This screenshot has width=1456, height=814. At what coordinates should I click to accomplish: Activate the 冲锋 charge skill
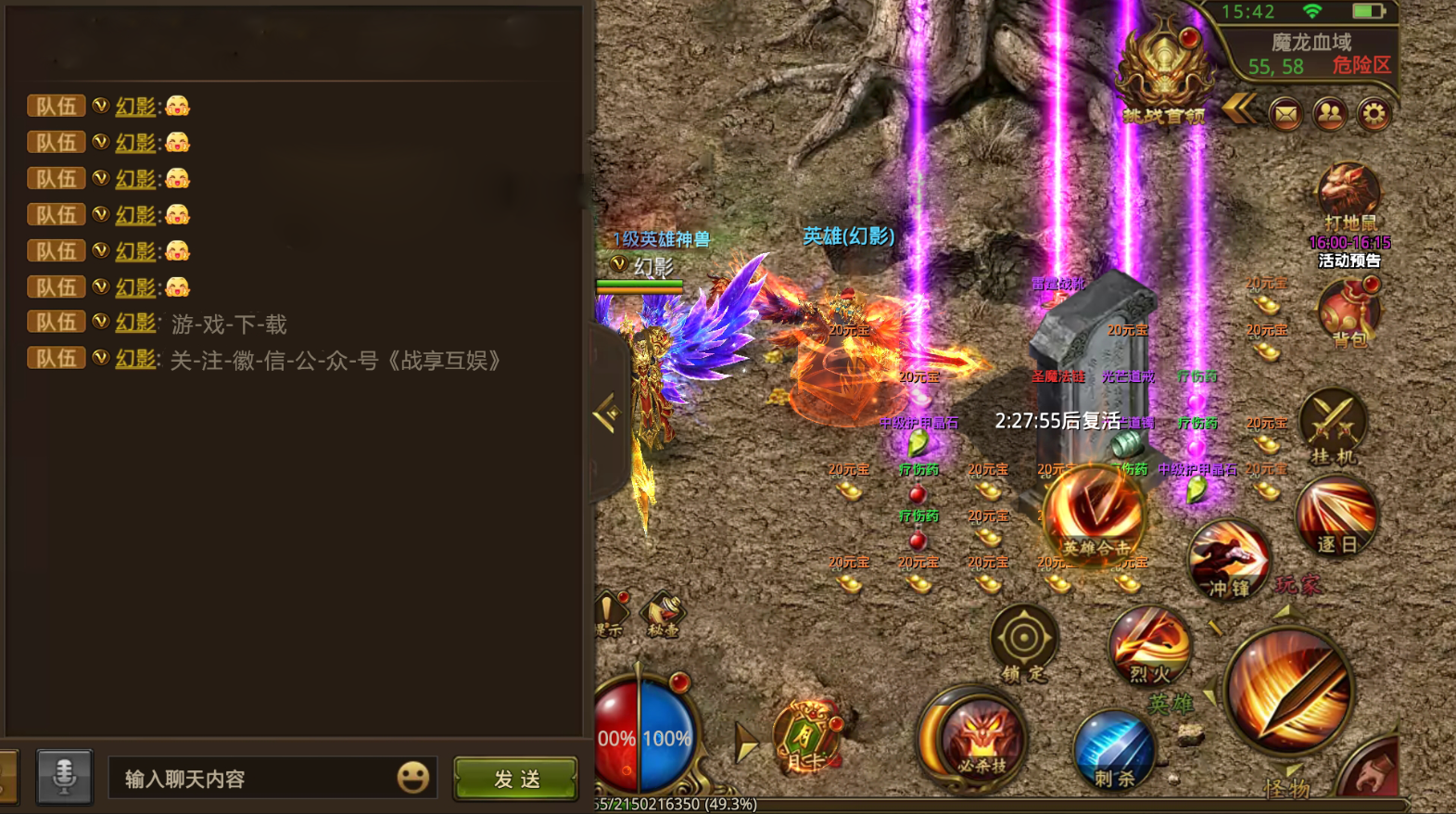[x=1229, y=559]
